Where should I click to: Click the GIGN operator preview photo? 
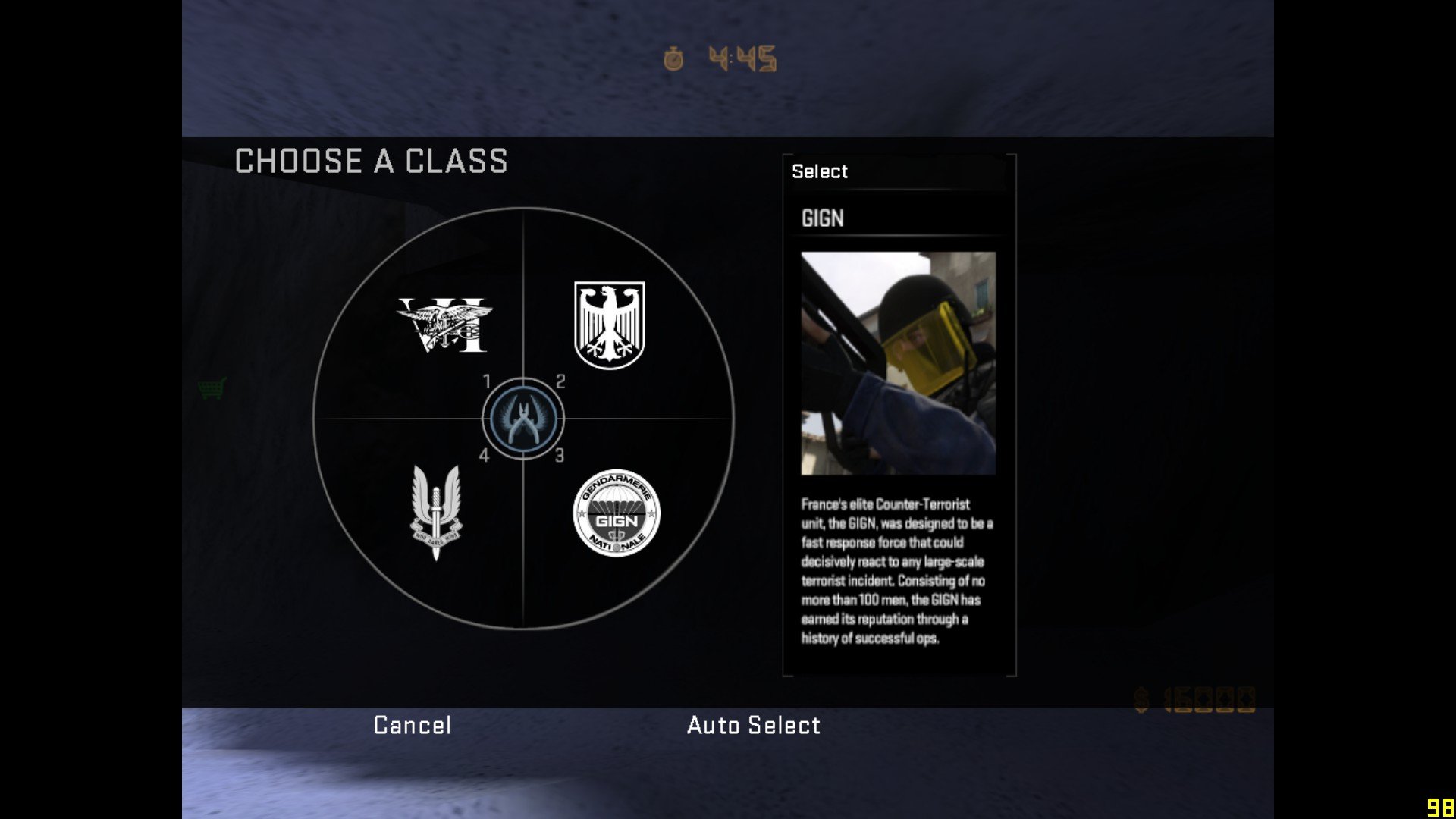[x=898, y=364]
